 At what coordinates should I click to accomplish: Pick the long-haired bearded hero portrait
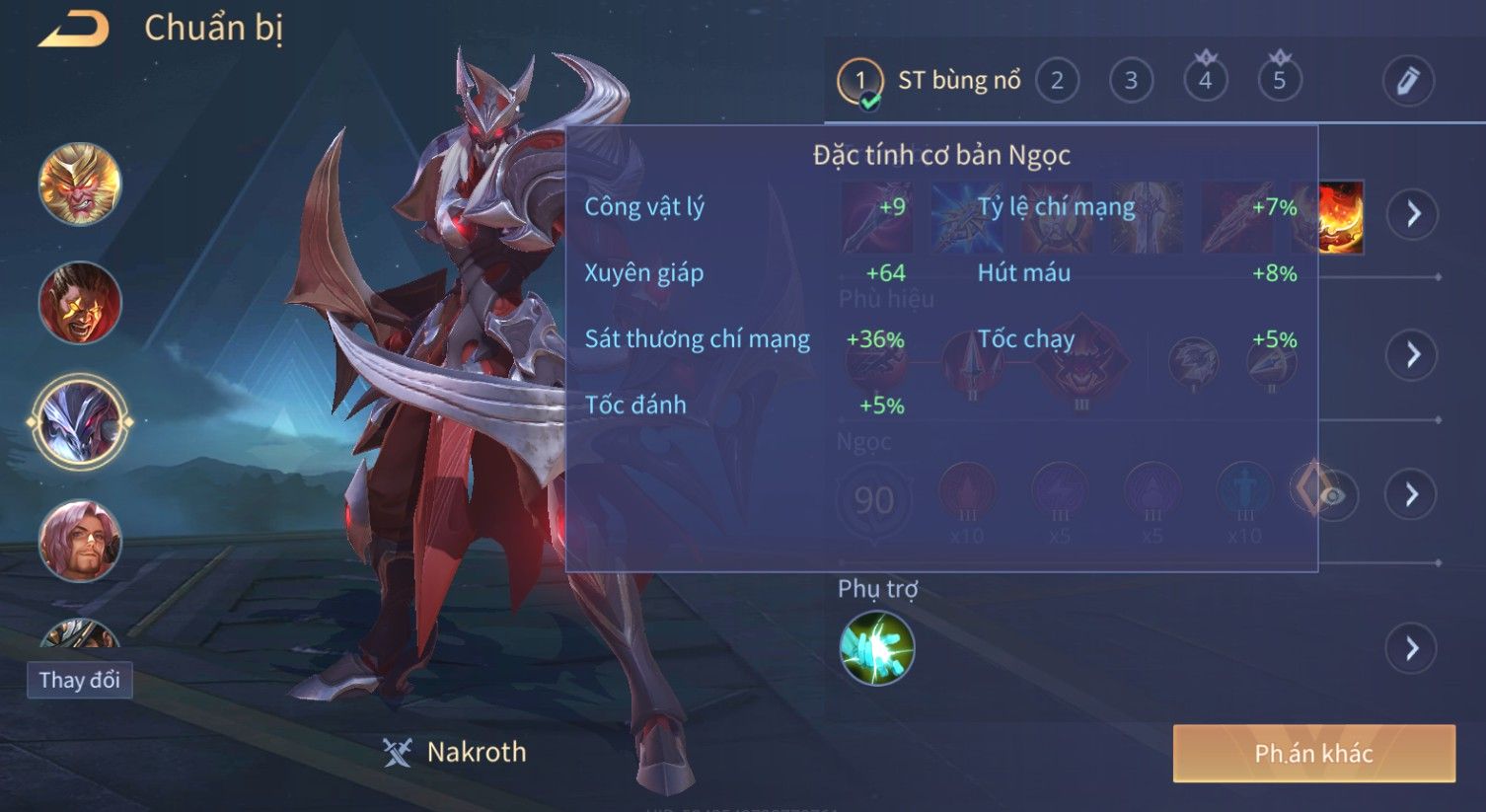80,541
